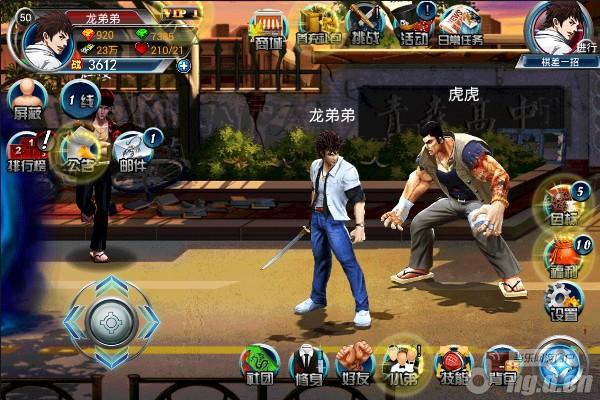Select the 1线 server line button
The image size is (600, 400).
[78, 101]
